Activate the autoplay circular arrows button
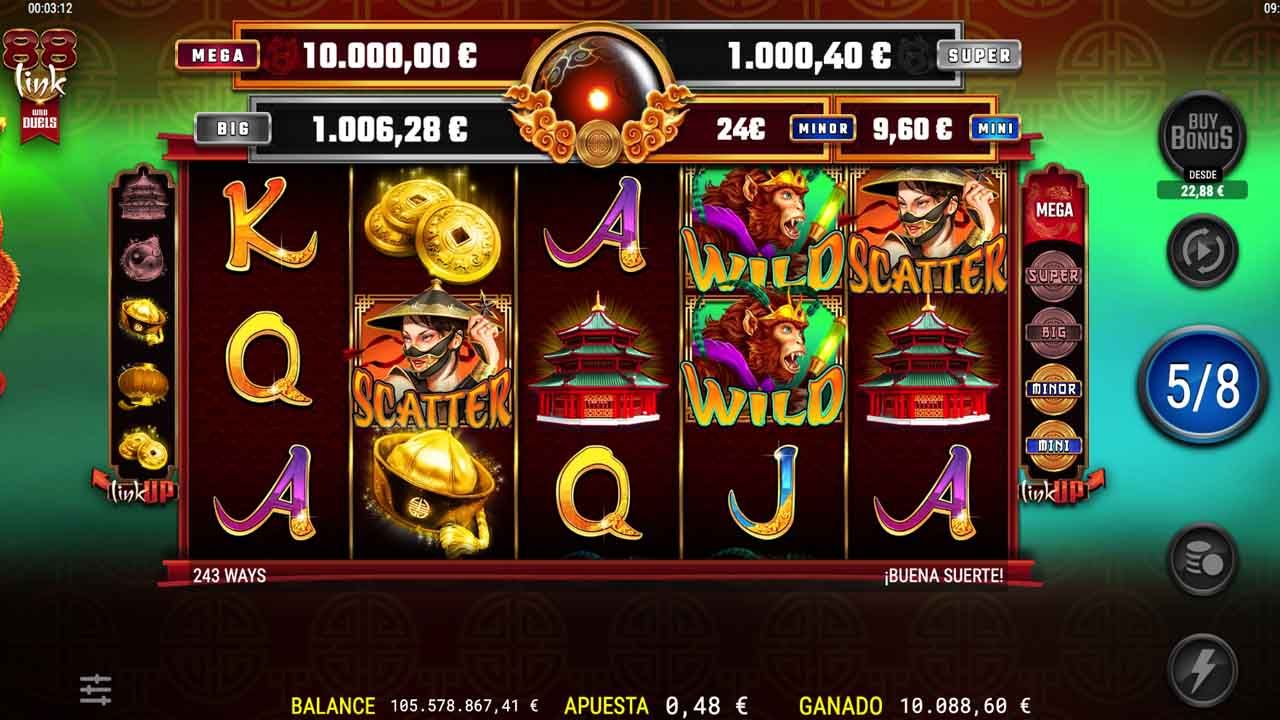The height and width of the screenshot is (720, 1280). 1201,252
